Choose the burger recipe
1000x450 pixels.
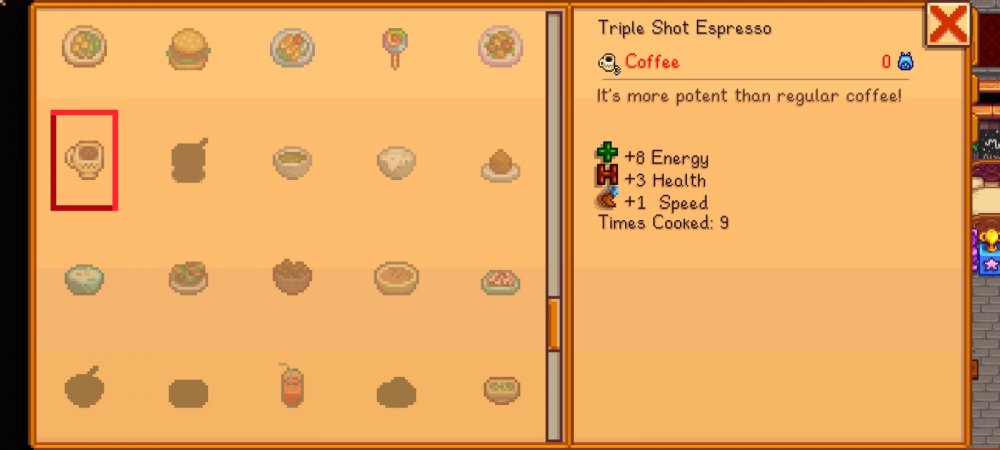point(188,47)
